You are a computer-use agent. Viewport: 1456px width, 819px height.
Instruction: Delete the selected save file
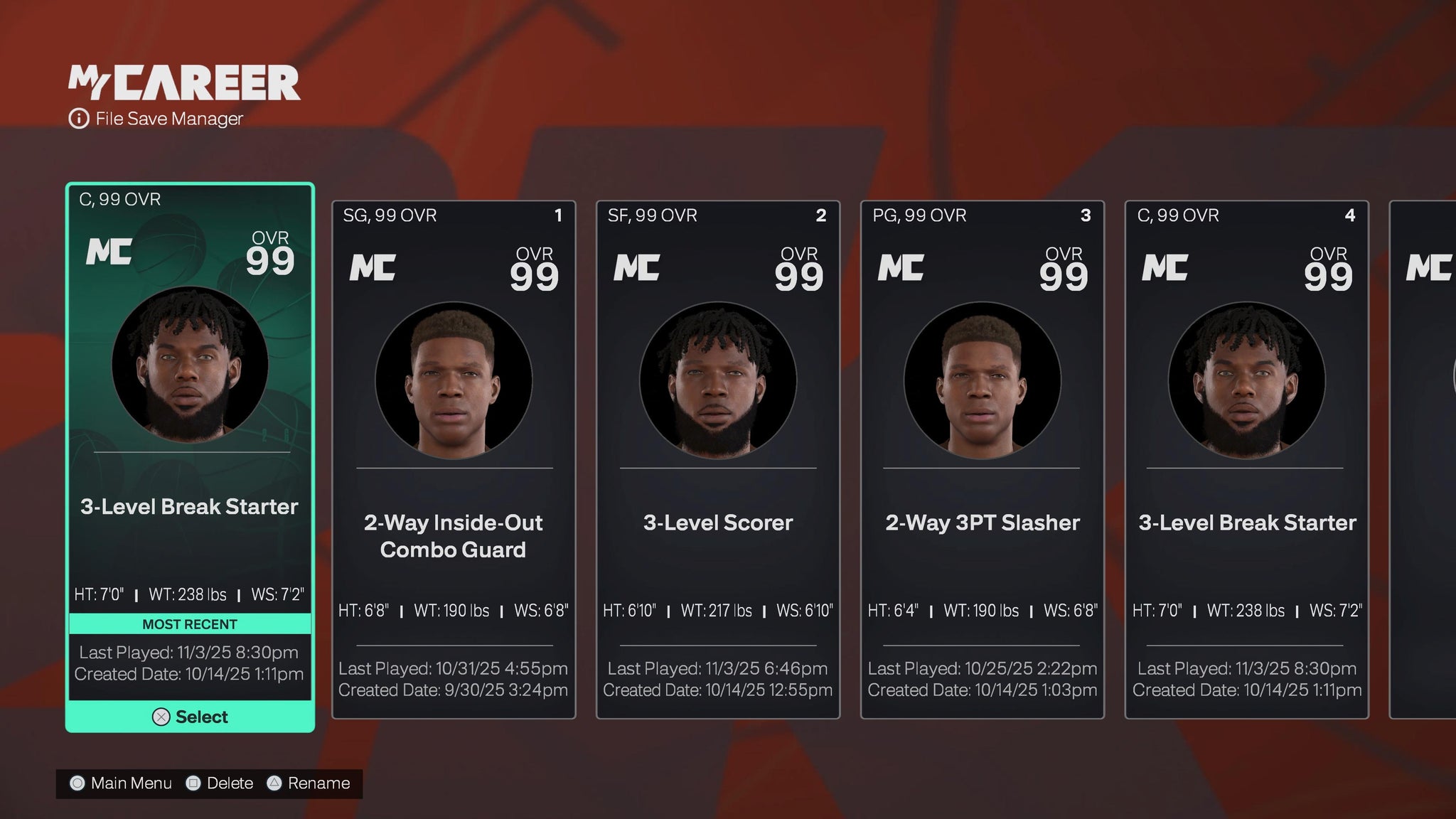pyautogui.click(x=220, y=783)
